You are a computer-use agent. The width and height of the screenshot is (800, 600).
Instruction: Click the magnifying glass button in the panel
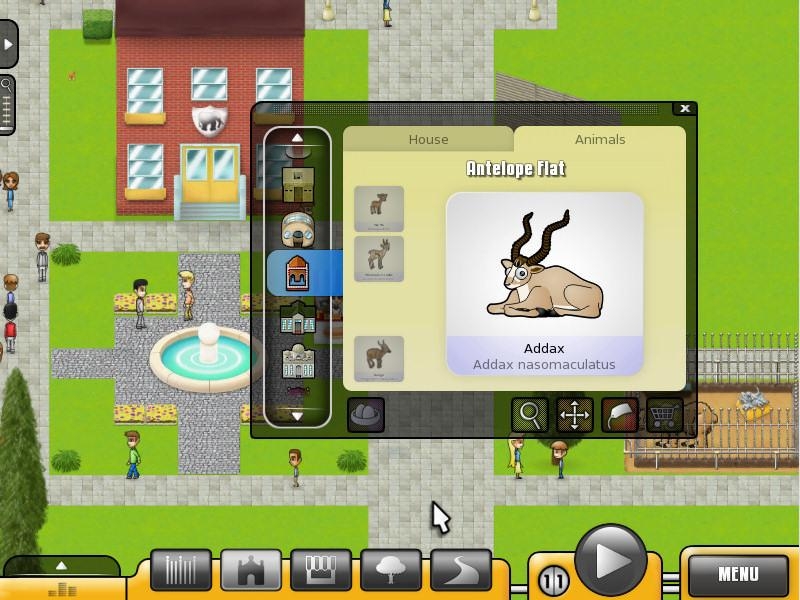tap(530, 414)
